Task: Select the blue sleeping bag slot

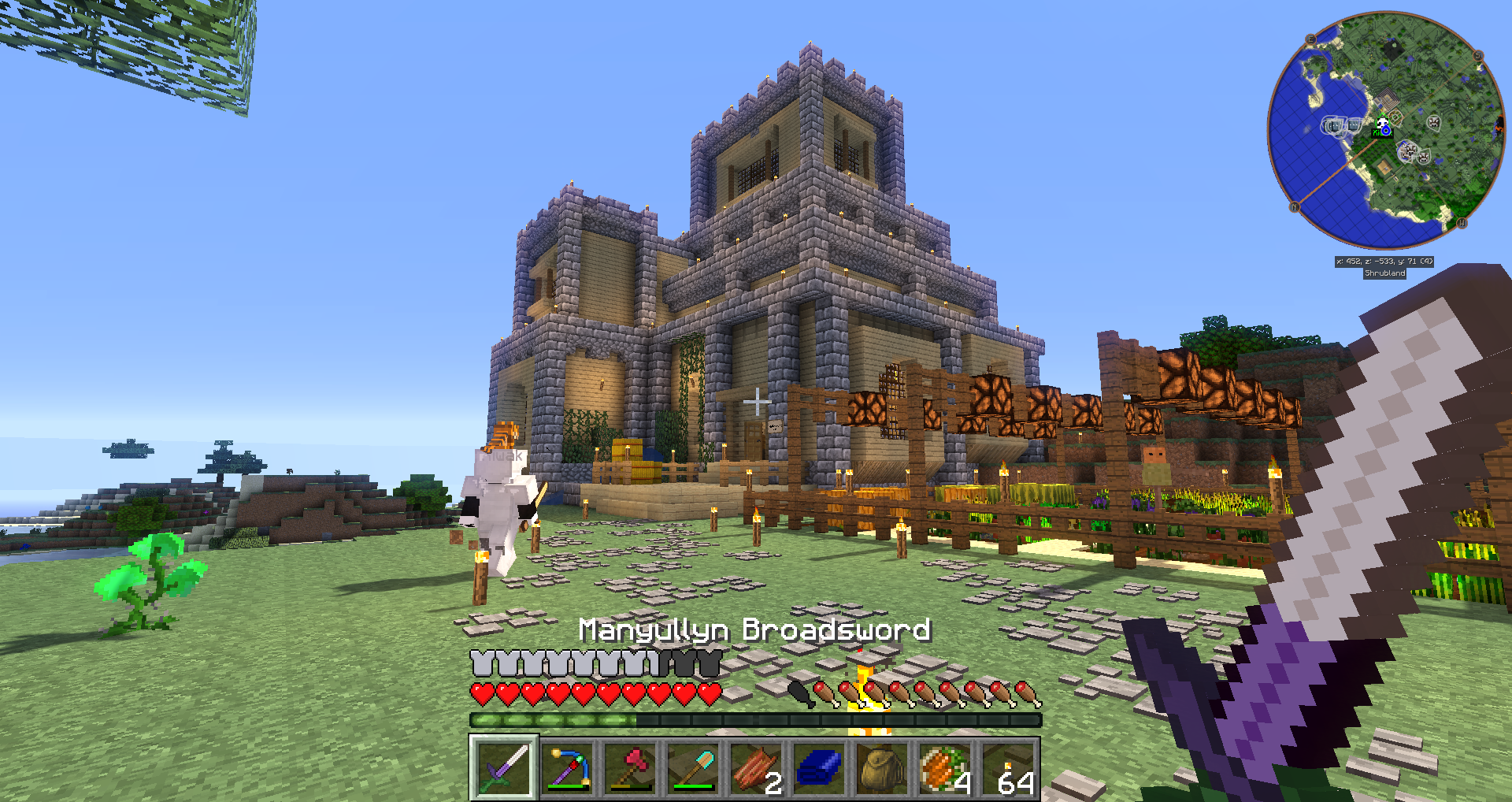Action: click(x=819, y=767)
